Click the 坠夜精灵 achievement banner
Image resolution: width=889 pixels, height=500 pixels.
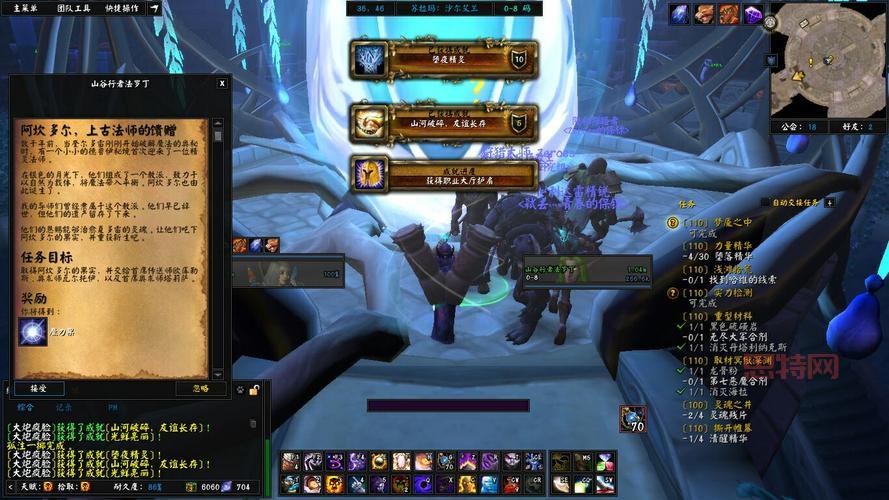coord(444,60)
